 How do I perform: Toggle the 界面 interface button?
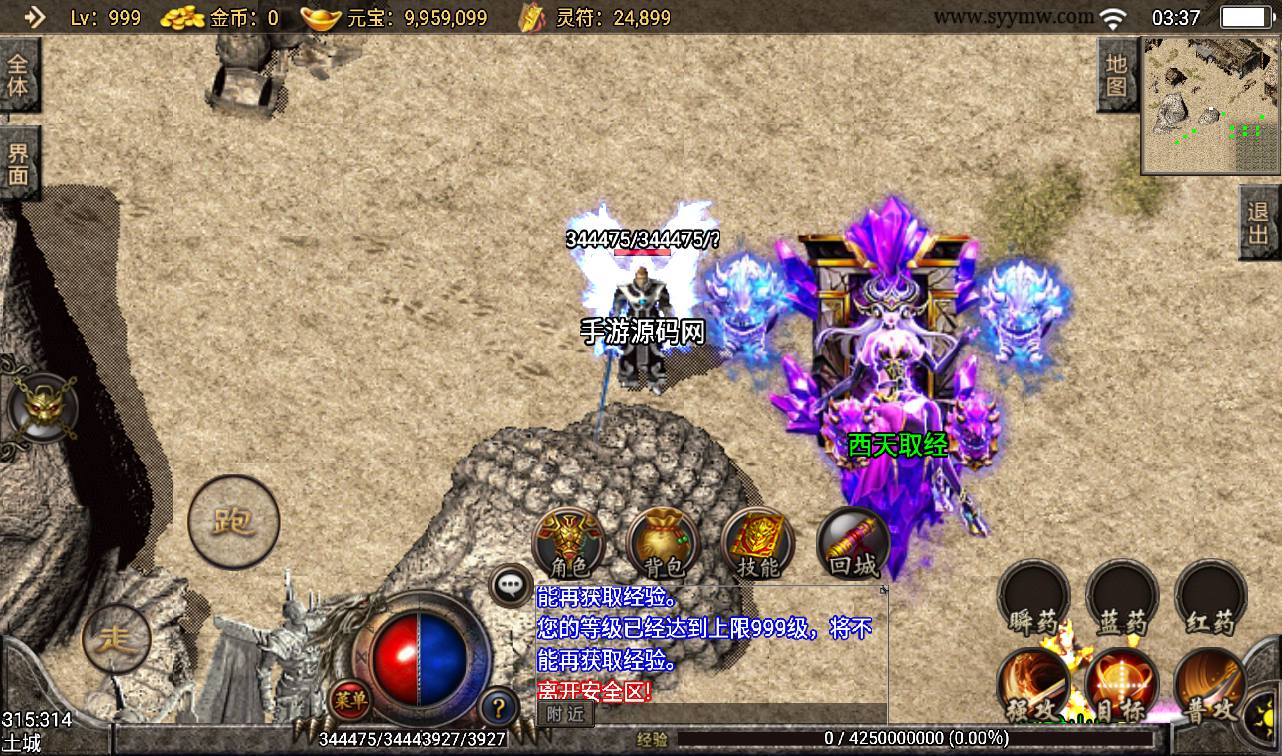point(19,163)
